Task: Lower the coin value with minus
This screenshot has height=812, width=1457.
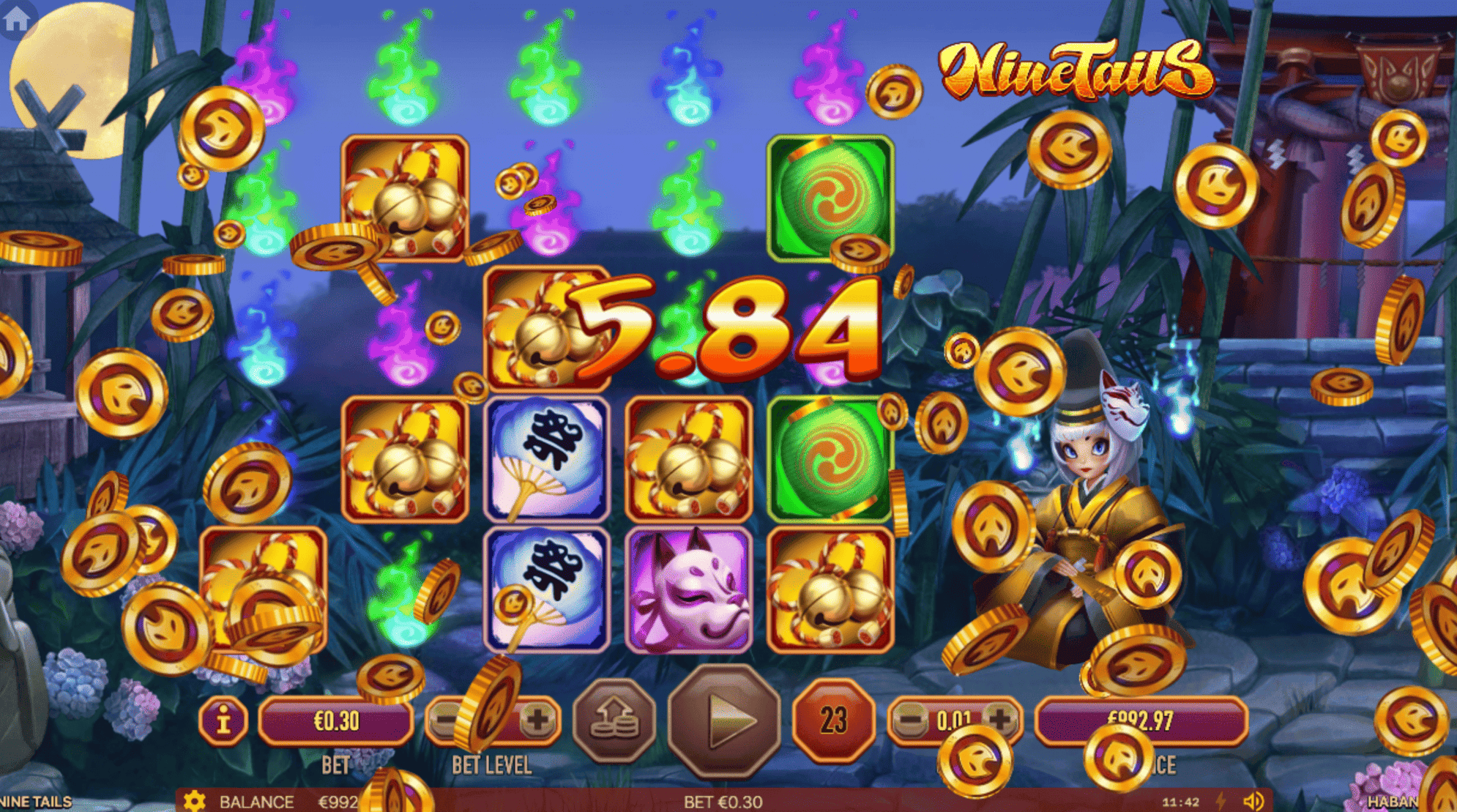Action: pyautogui.click(x=910, y=720)
